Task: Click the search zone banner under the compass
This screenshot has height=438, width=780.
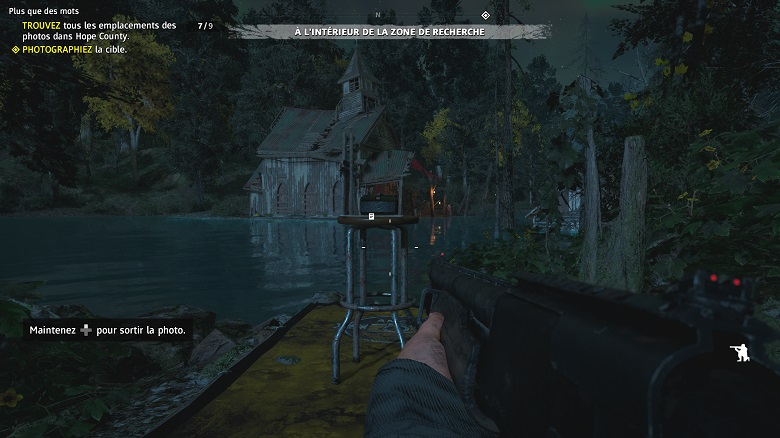Action: coord(390,32)
